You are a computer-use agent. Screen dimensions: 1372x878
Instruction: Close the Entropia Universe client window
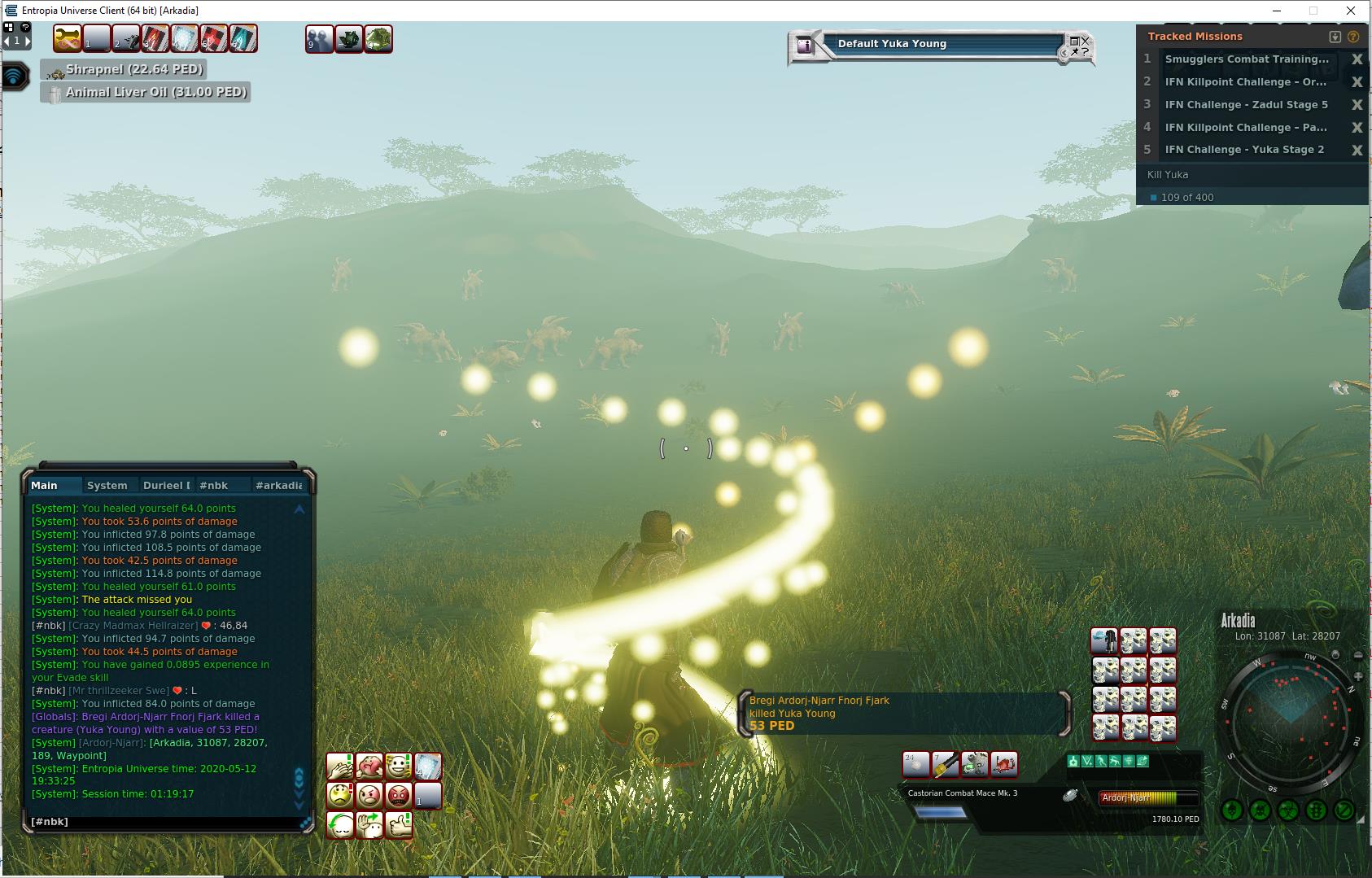click(1352, 11)
